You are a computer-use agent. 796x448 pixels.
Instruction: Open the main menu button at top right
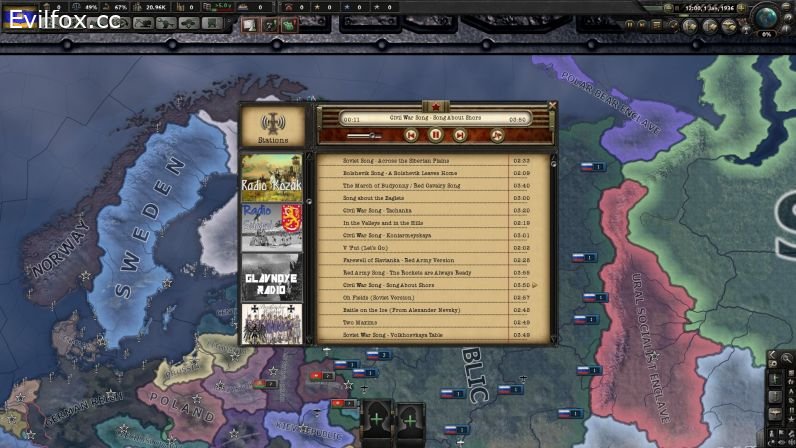(787, 6)
